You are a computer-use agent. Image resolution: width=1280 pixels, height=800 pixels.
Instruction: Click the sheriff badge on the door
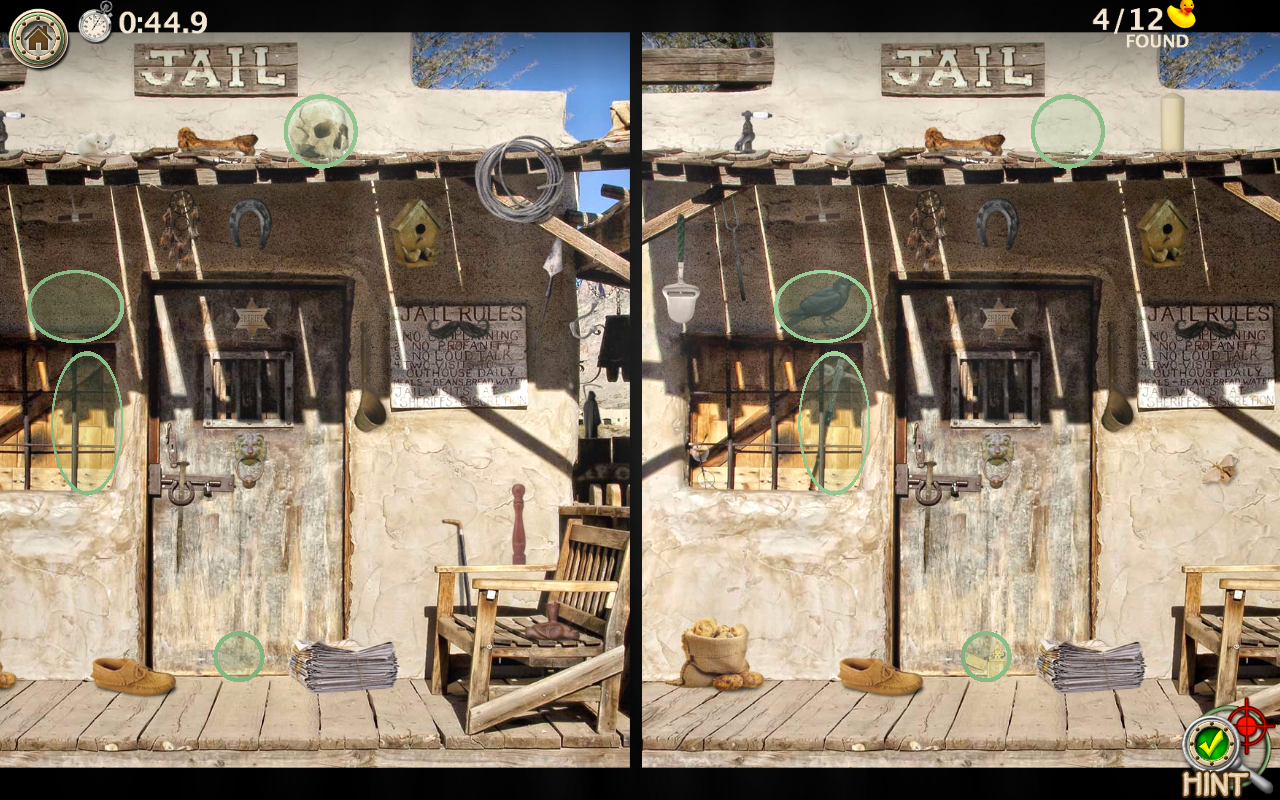252,317
